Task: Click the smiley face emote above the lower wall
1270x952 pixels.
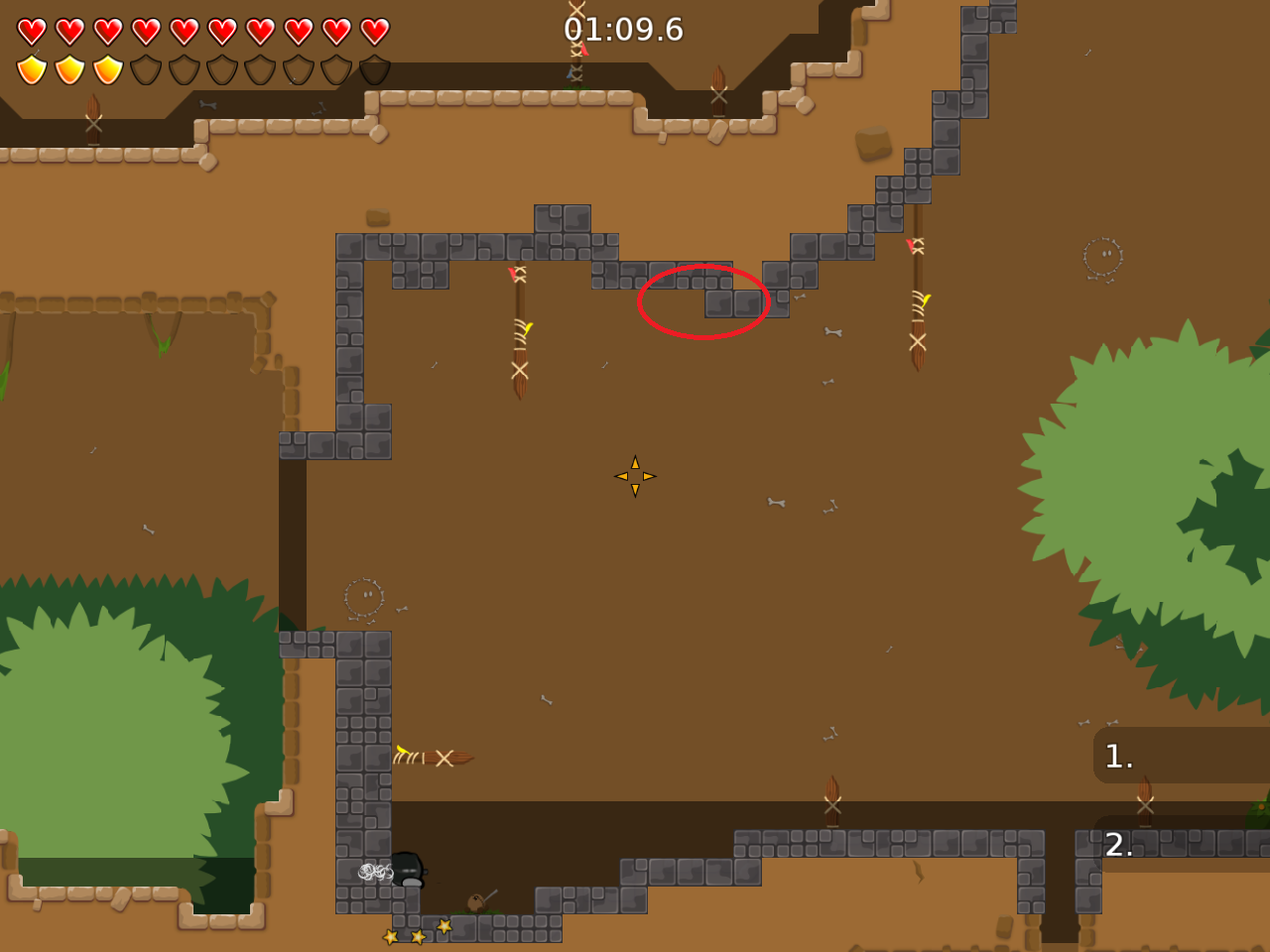Action: (x=363, y=595)
